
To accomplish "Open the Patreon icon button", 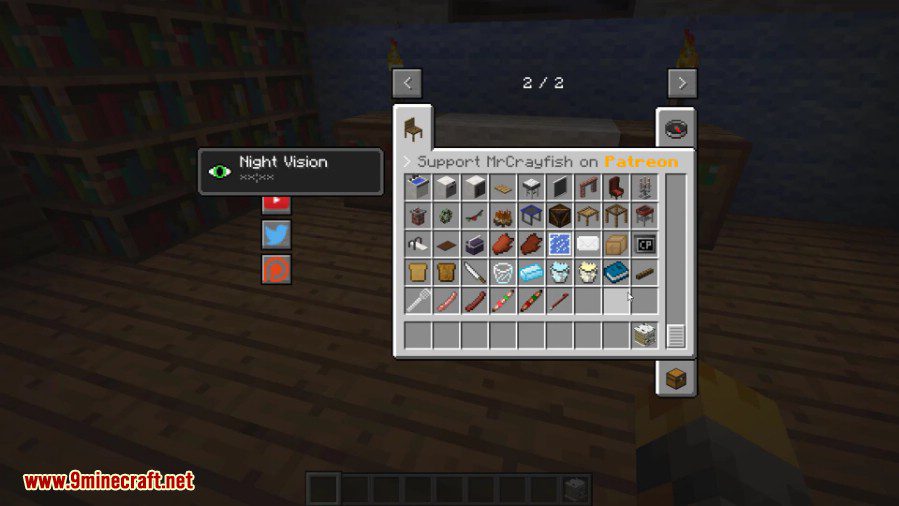I will (276, 268).
